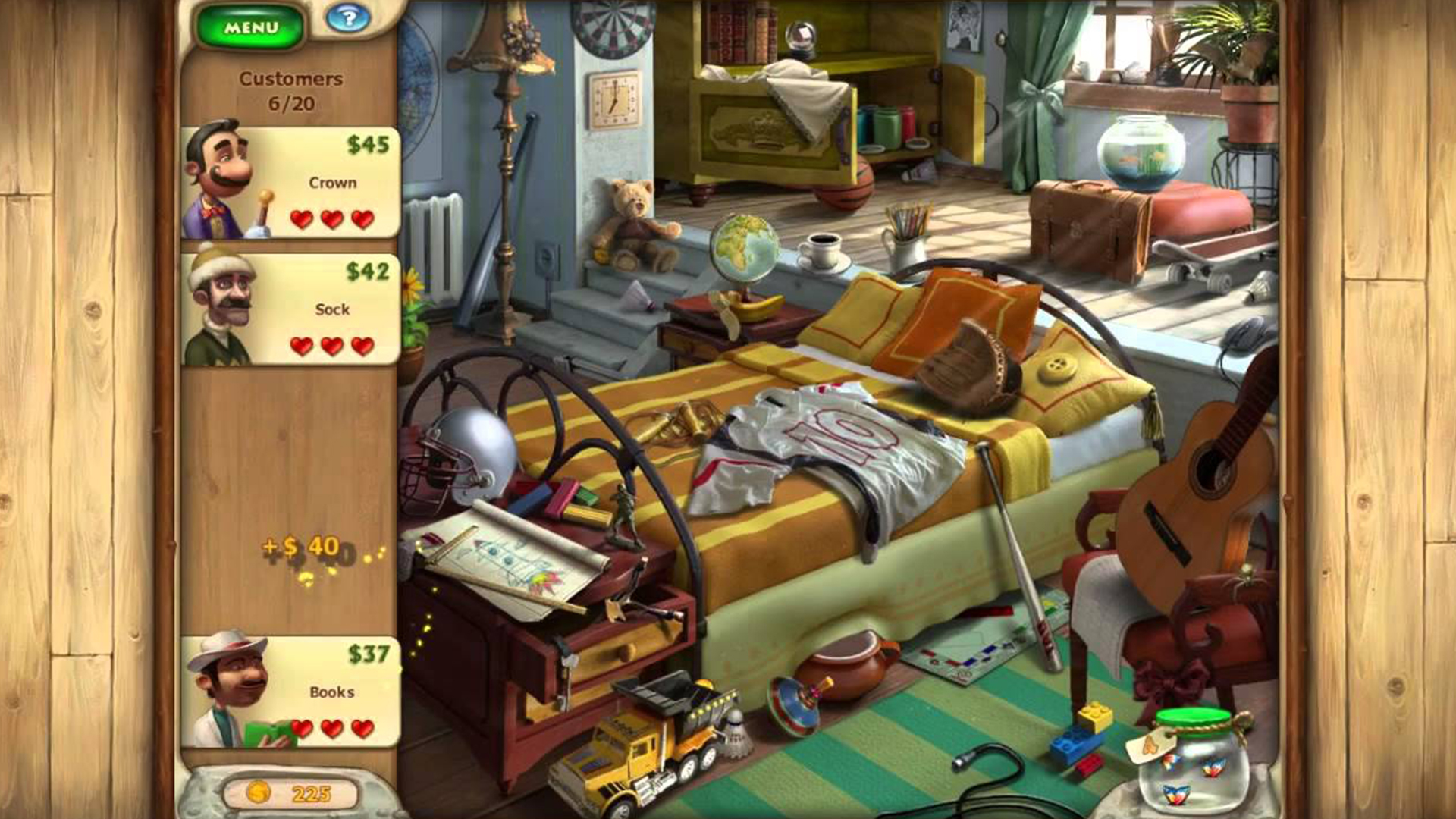Screen dimensions: 1456x819
Task: Select the customer card requesting a Crown
Action: tap(291, 183)
